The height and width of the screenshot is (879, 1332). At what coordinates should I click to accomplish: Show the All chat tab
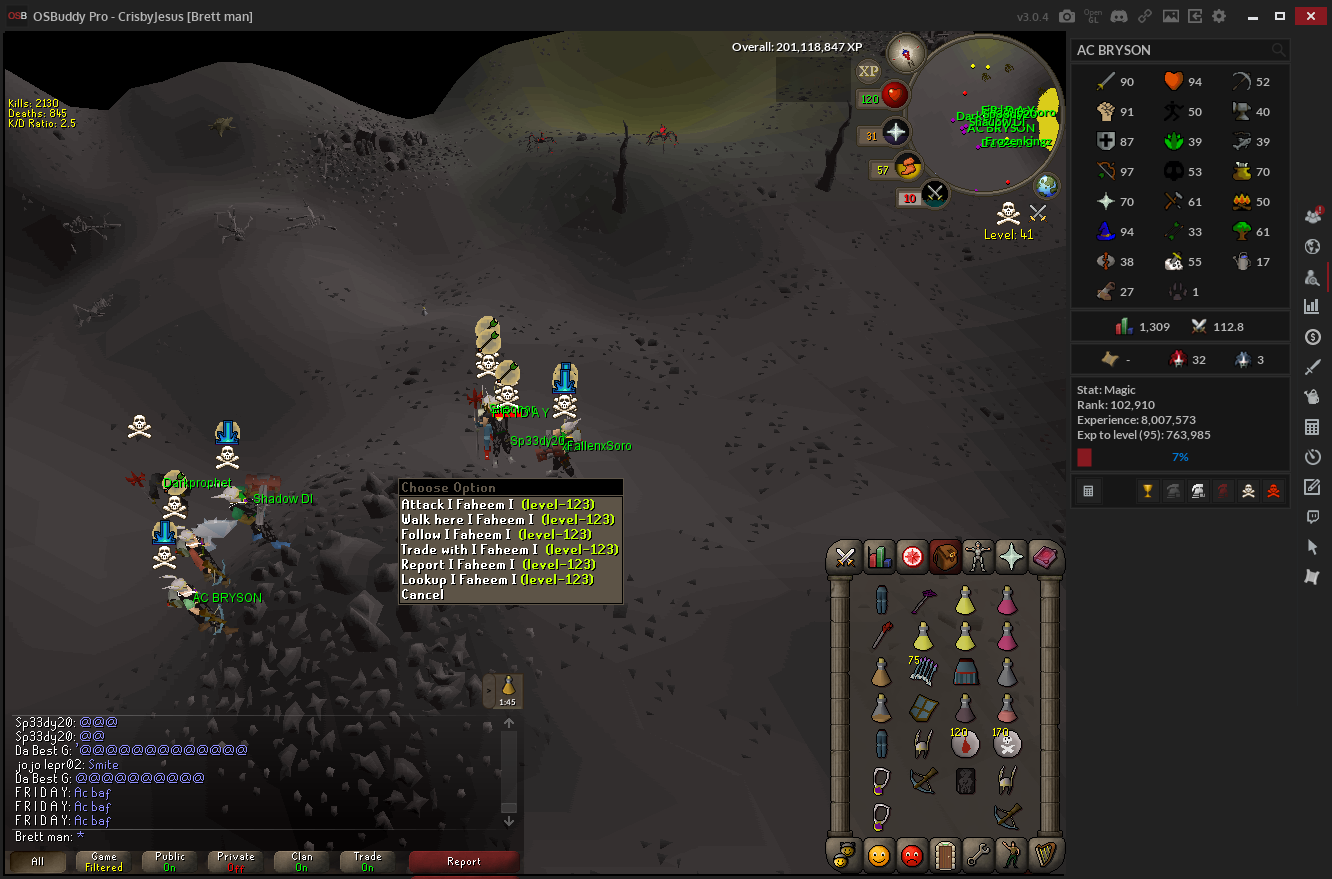[37, 862]
